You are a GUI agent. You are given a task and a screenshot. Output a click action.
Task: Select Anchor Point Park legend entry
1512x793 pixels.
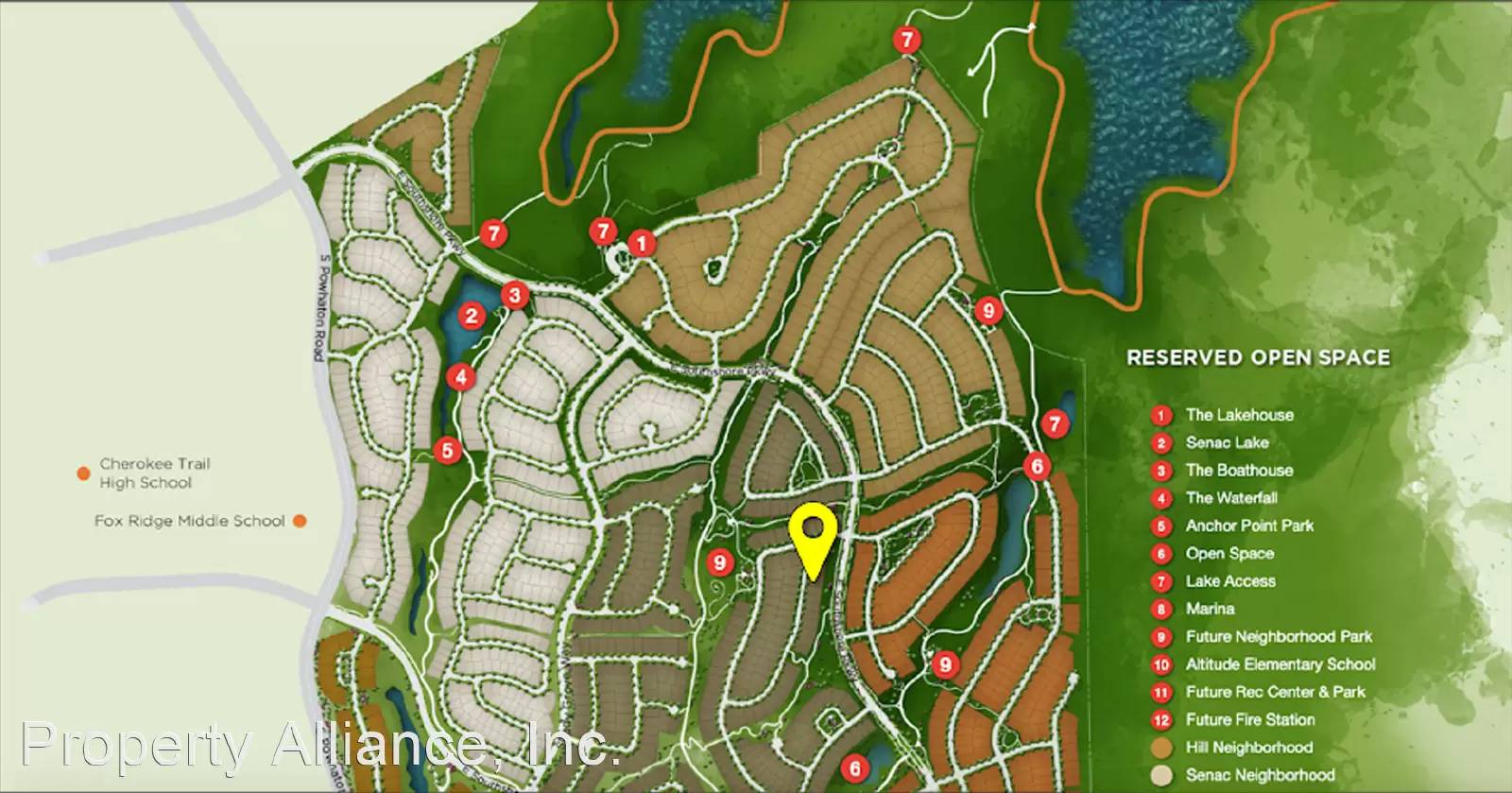(x=1249, y=526)
